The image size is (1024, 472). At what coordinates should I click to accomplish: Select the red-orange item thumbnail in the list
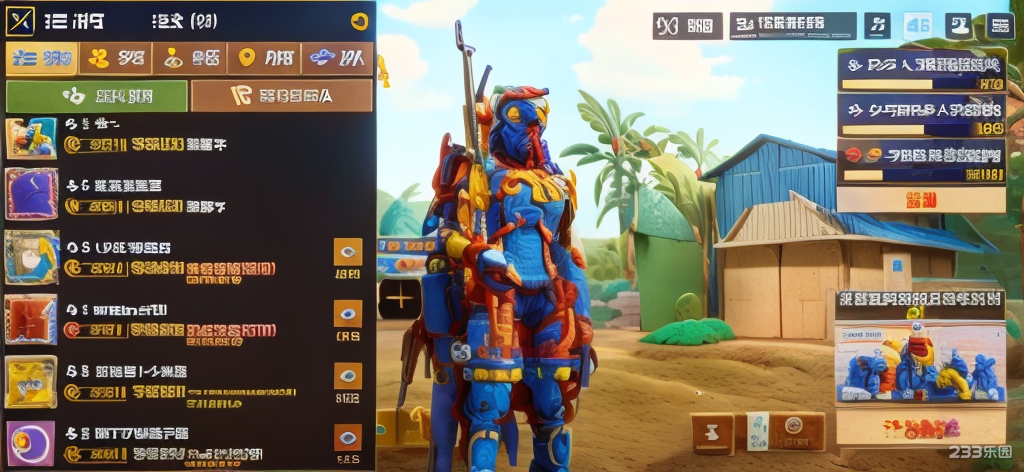[x=31, y=319]
